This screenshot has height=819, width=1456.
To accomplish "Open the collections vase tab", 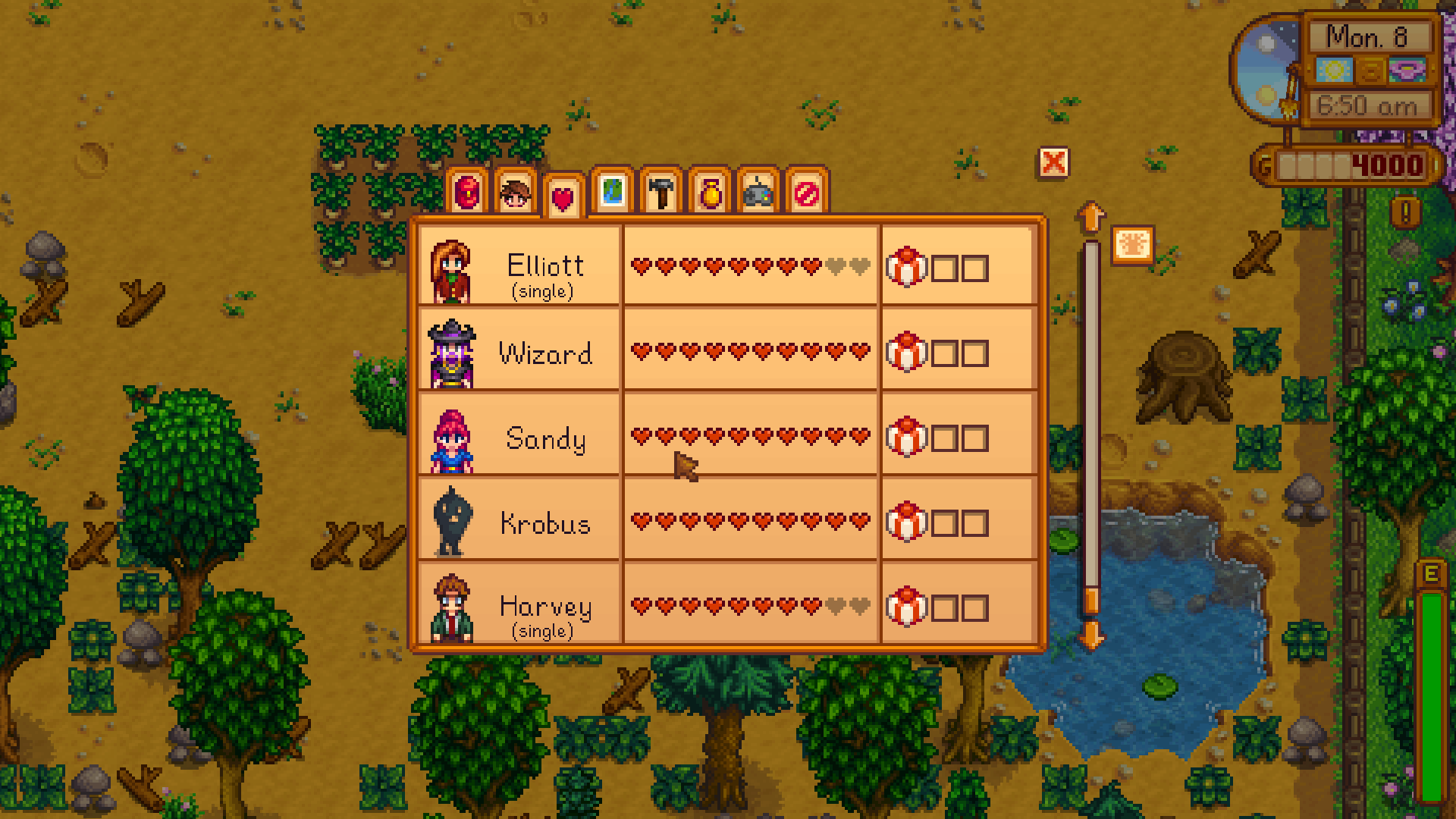I will pos(710,193).
